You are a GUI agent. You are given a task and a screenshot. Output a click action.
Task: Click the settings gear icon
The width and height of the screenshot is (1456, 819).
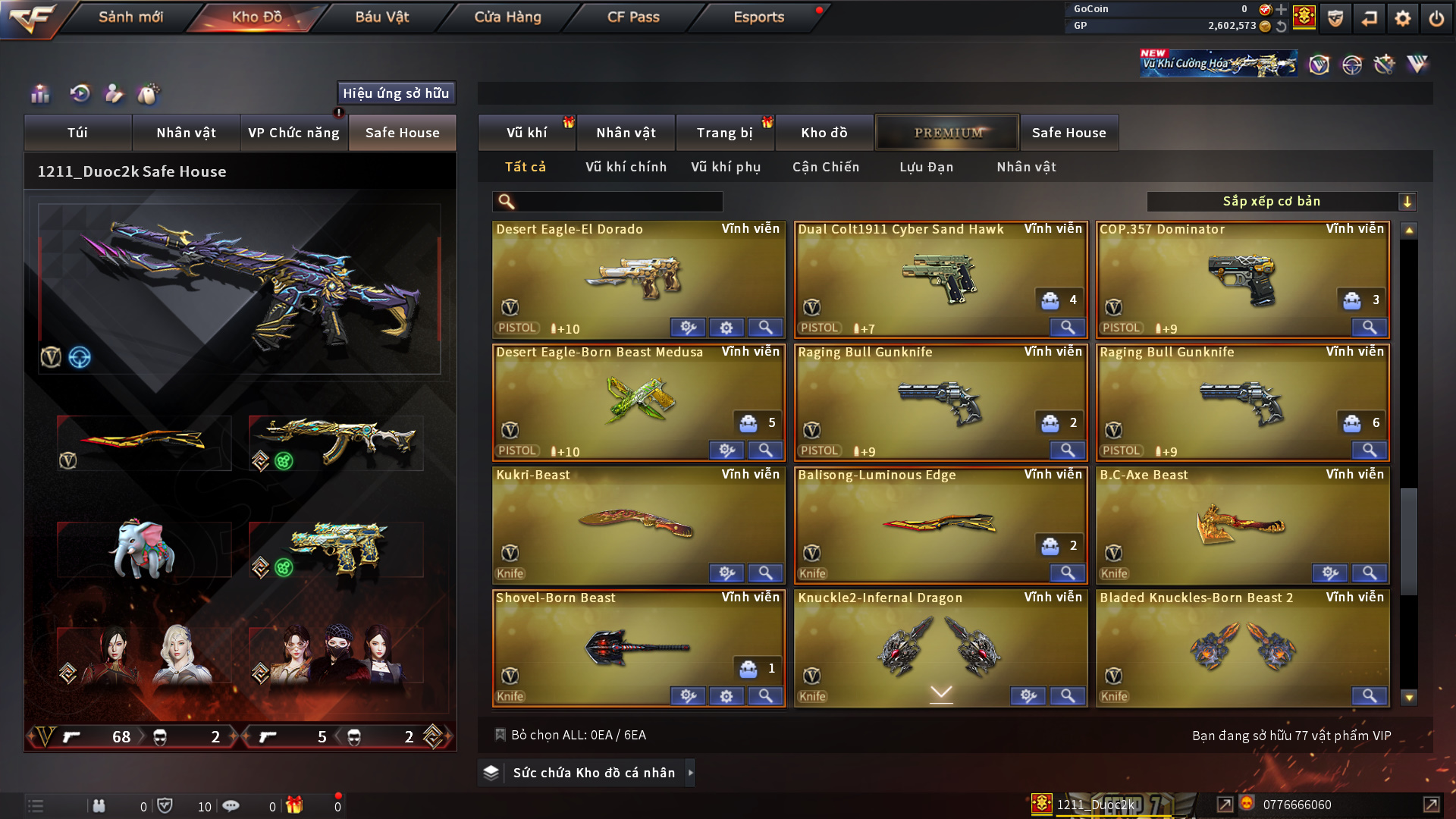pos(1402,18)
